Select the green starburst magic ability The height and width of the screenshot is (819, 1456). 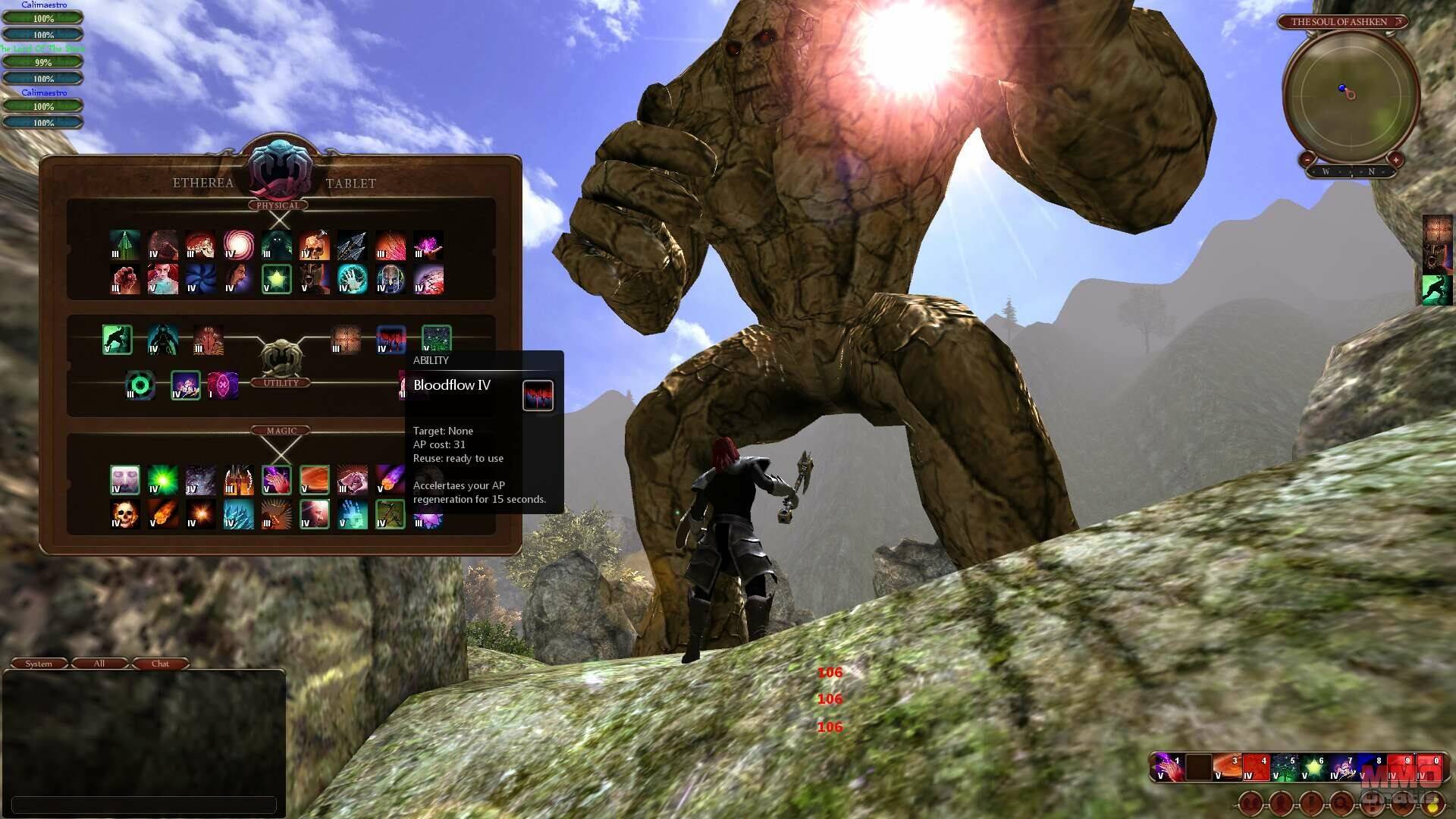click(163, 480)
